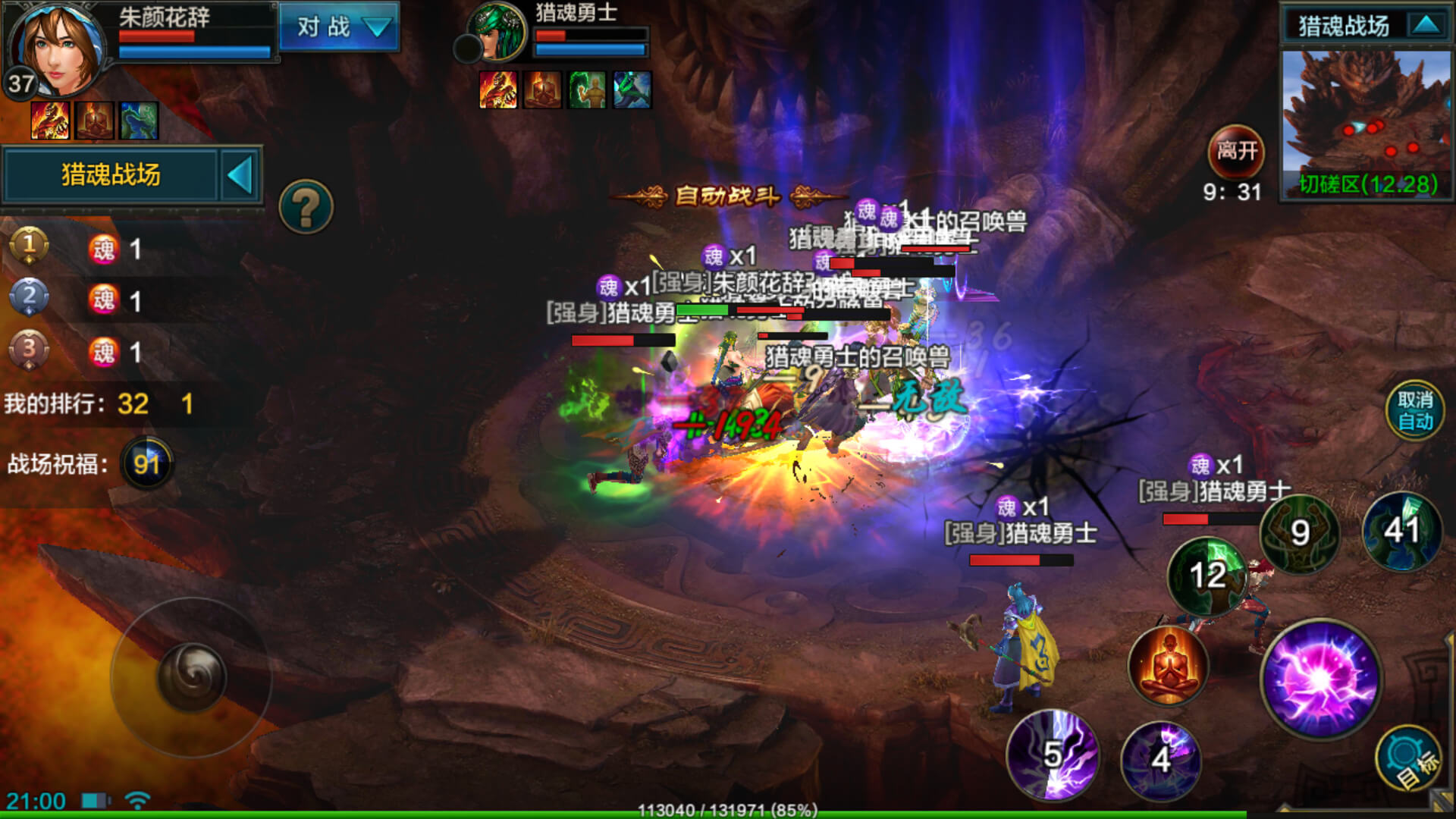The width and height of the screenshot is (1456, 819).
Task: Toggle the 取消自动 auto-battle button
Action: point(1414,411)
